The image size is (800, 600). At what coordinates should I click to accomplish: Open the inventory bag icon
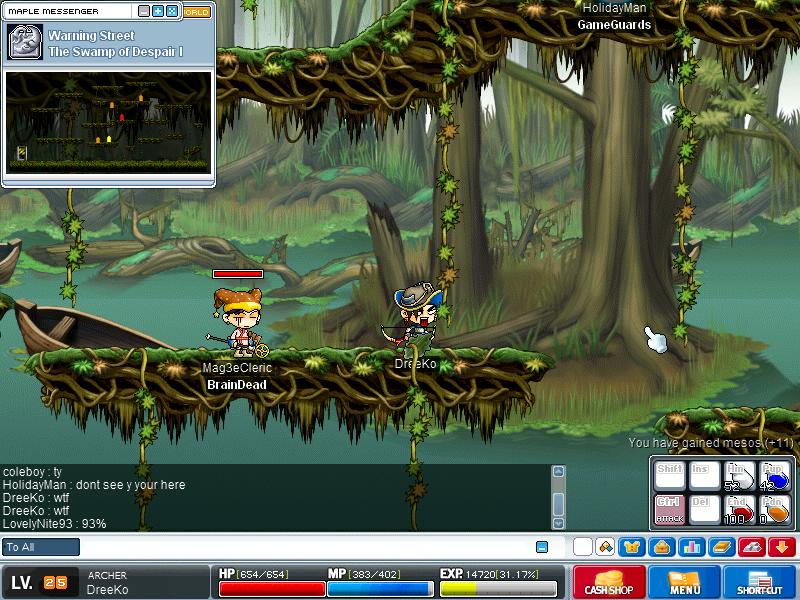pos(661,547)
